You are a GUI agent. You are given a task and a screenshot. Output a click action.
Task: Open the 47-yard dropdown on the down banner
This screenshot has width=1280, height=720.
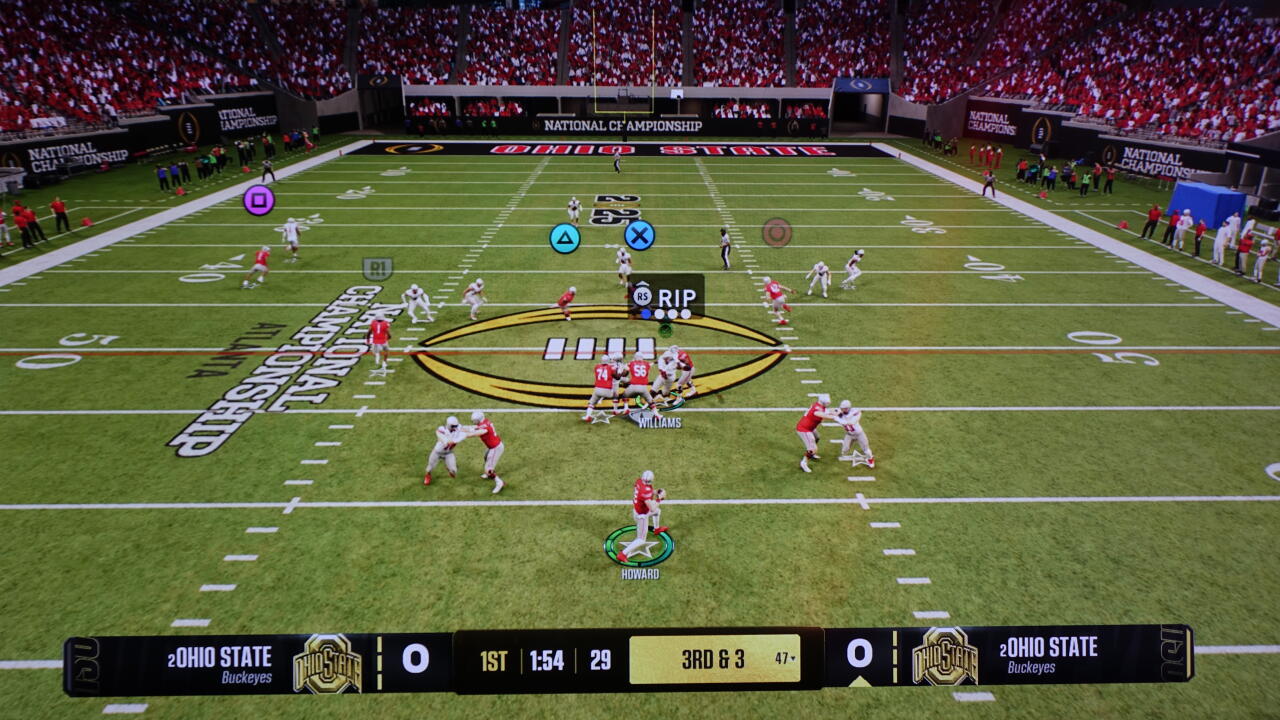pyautogui.click(x=786, y=657)
